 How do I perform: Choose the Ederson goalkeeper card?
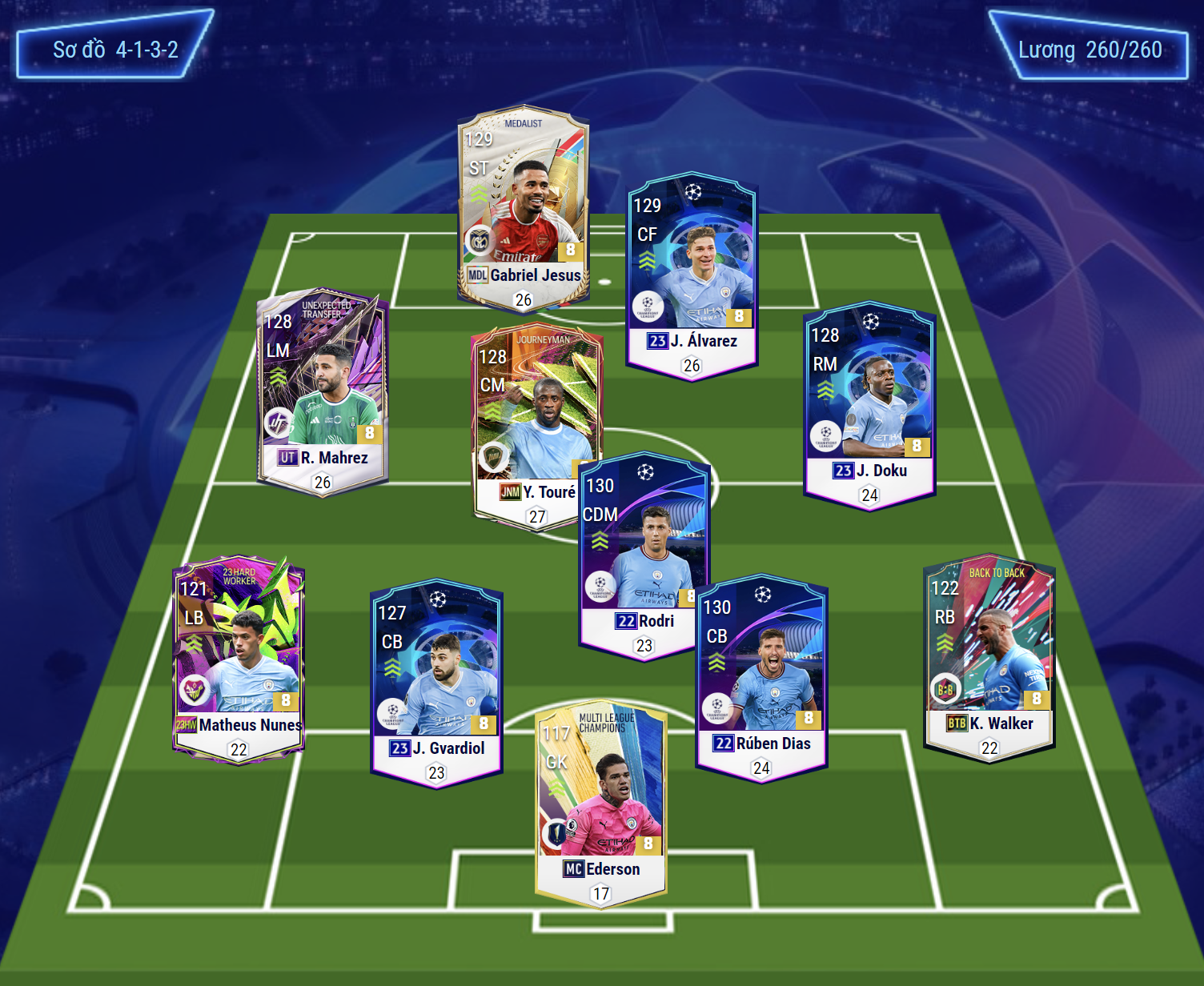600,803
